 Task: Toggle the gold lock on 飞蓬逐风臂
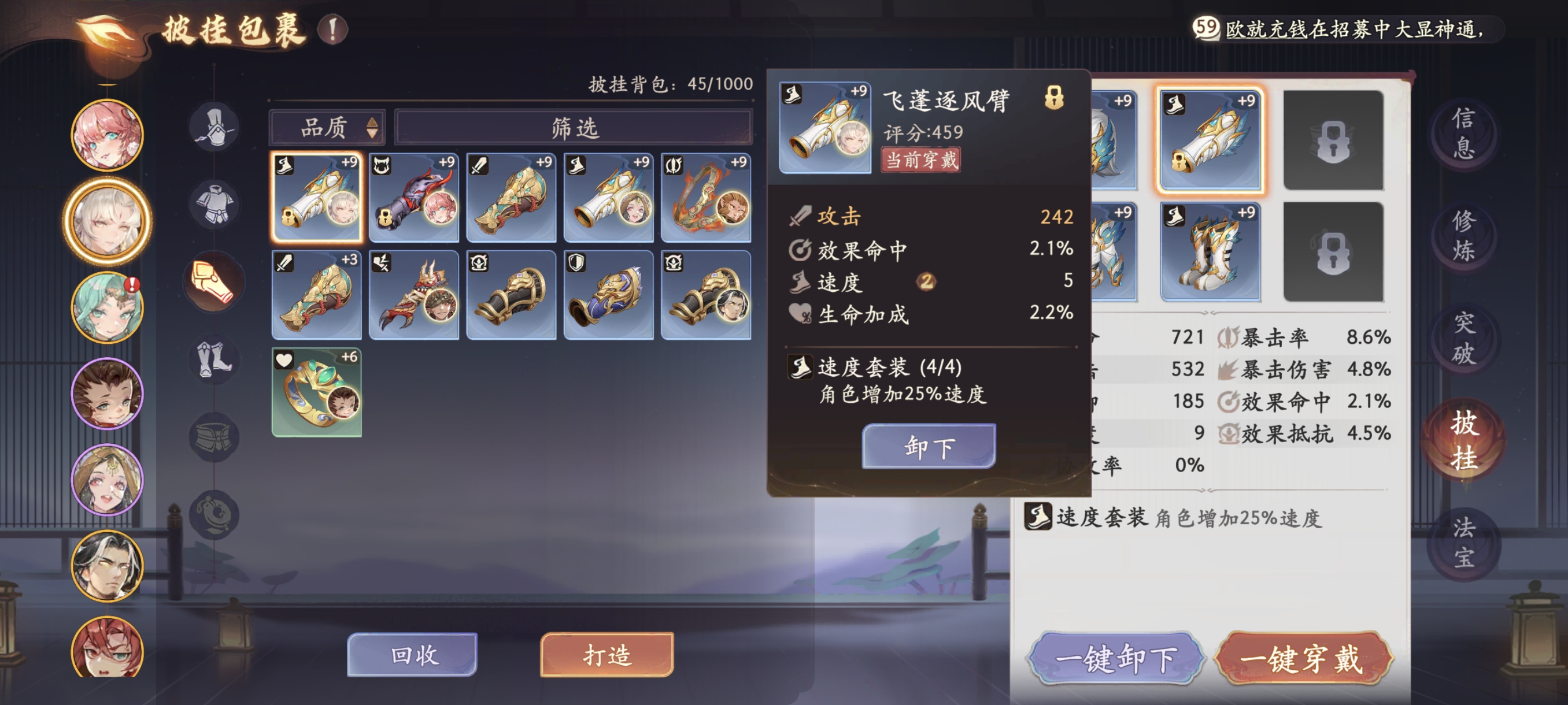pyautogui.click(x=1053, y=97)
